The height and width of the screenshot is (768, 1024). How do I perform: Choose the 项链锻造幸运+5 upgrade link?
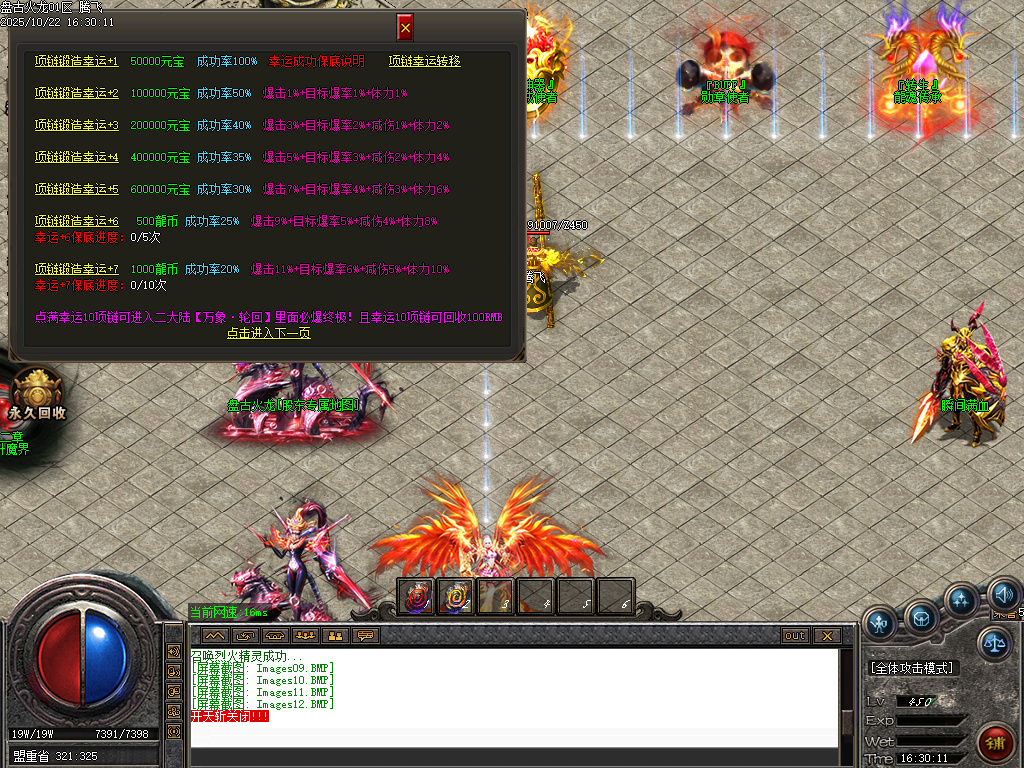point(77,190)
